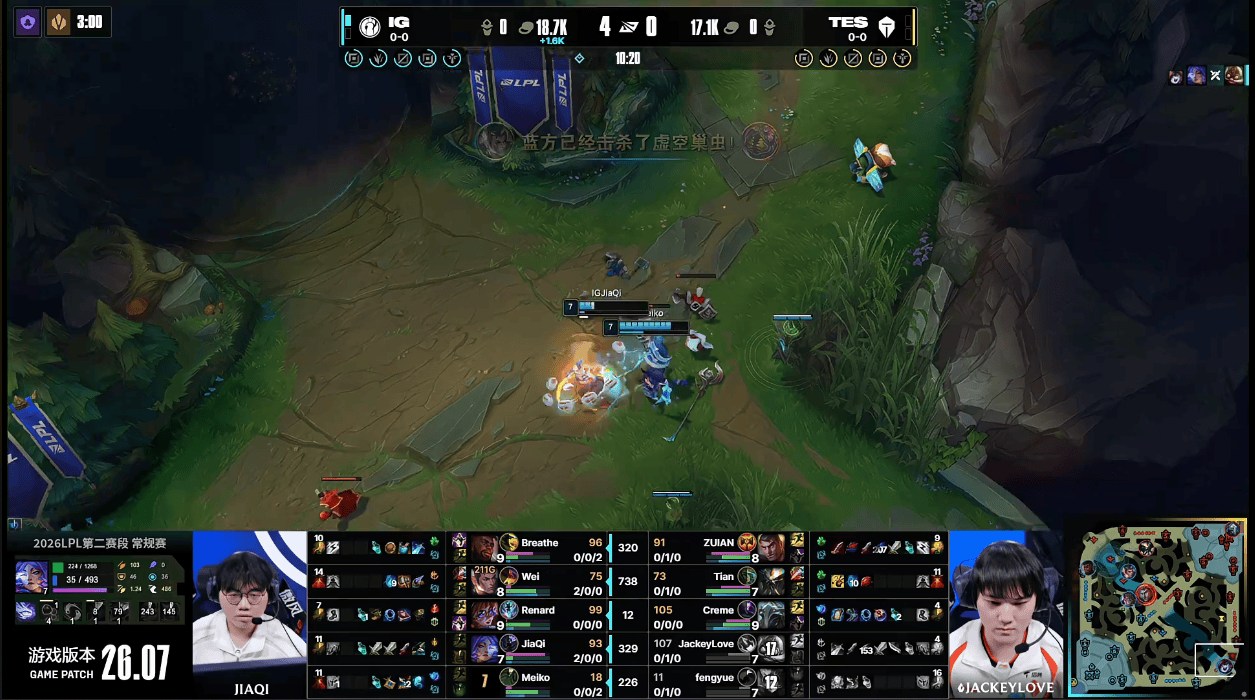
Task: Select ZUIAN's champion portrait
Action: click(771, 547)
